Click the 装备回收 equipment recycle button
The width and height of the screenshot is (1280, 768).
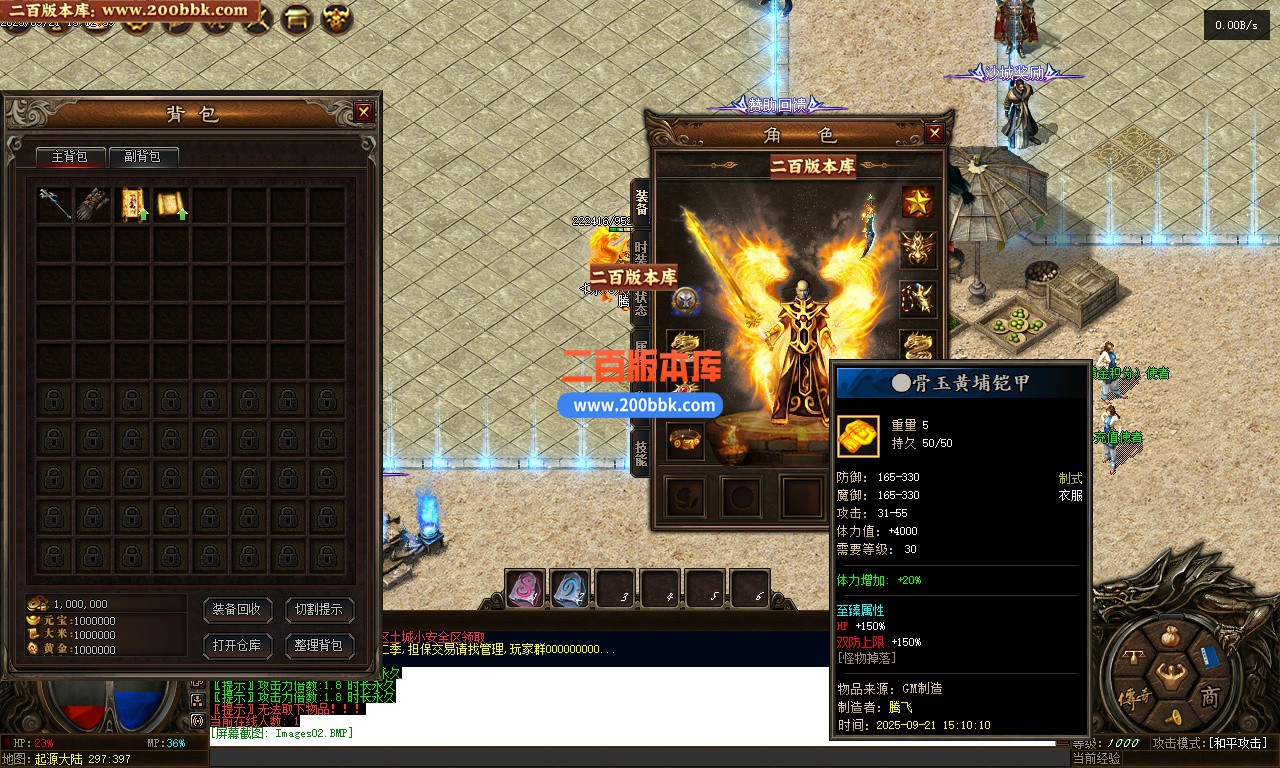tap(237, 610)
